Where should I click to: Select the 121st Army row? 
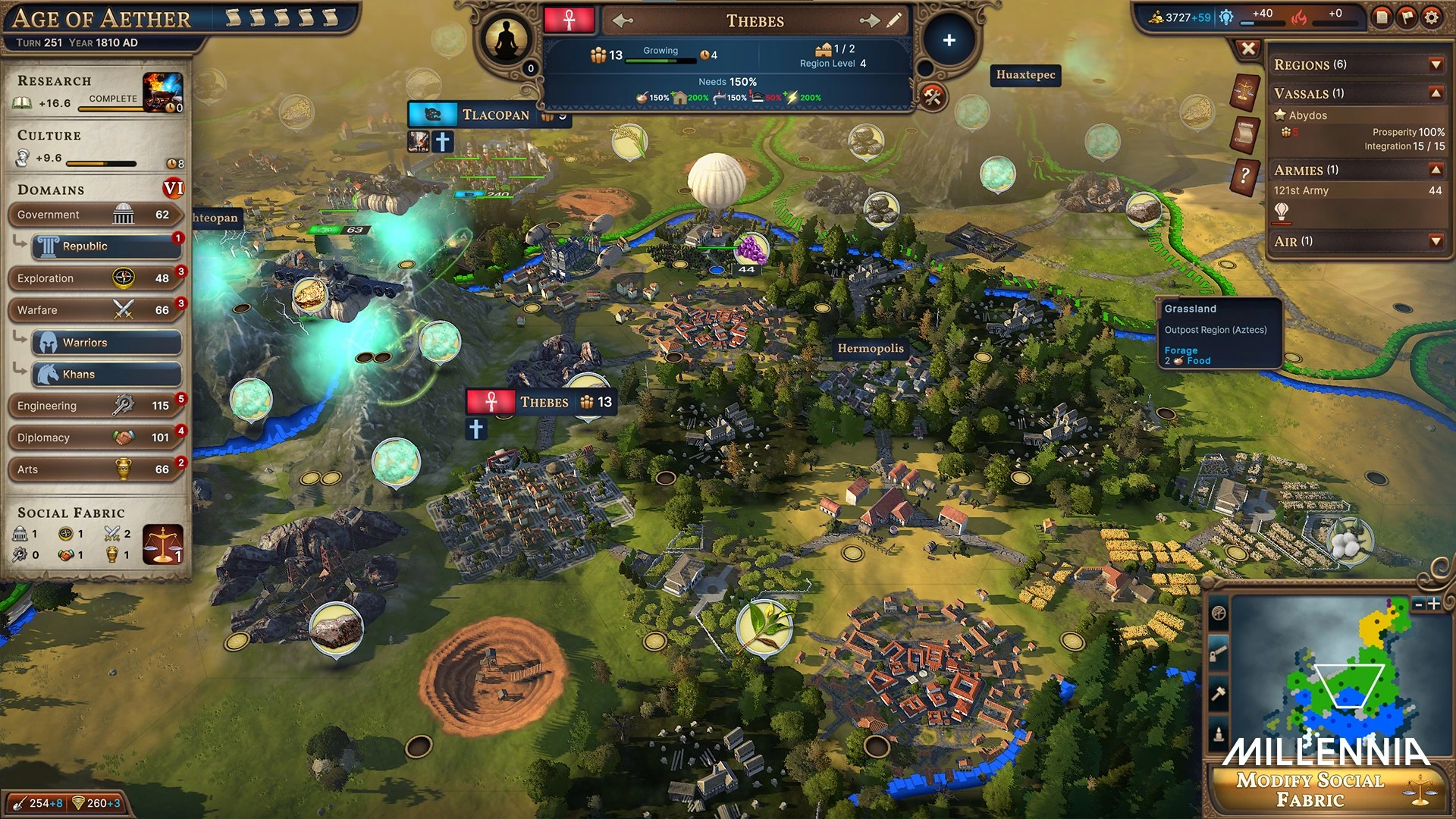tap(1357, 191)
